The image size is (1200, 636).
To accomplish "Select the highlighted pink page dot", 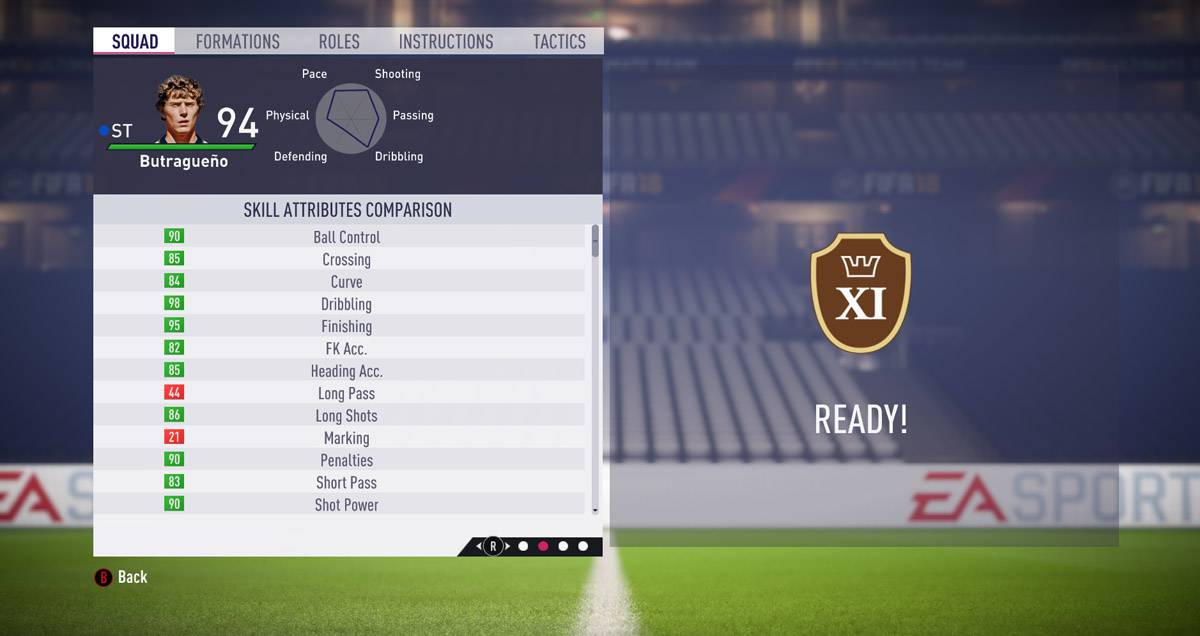I will tap(543, 546).
